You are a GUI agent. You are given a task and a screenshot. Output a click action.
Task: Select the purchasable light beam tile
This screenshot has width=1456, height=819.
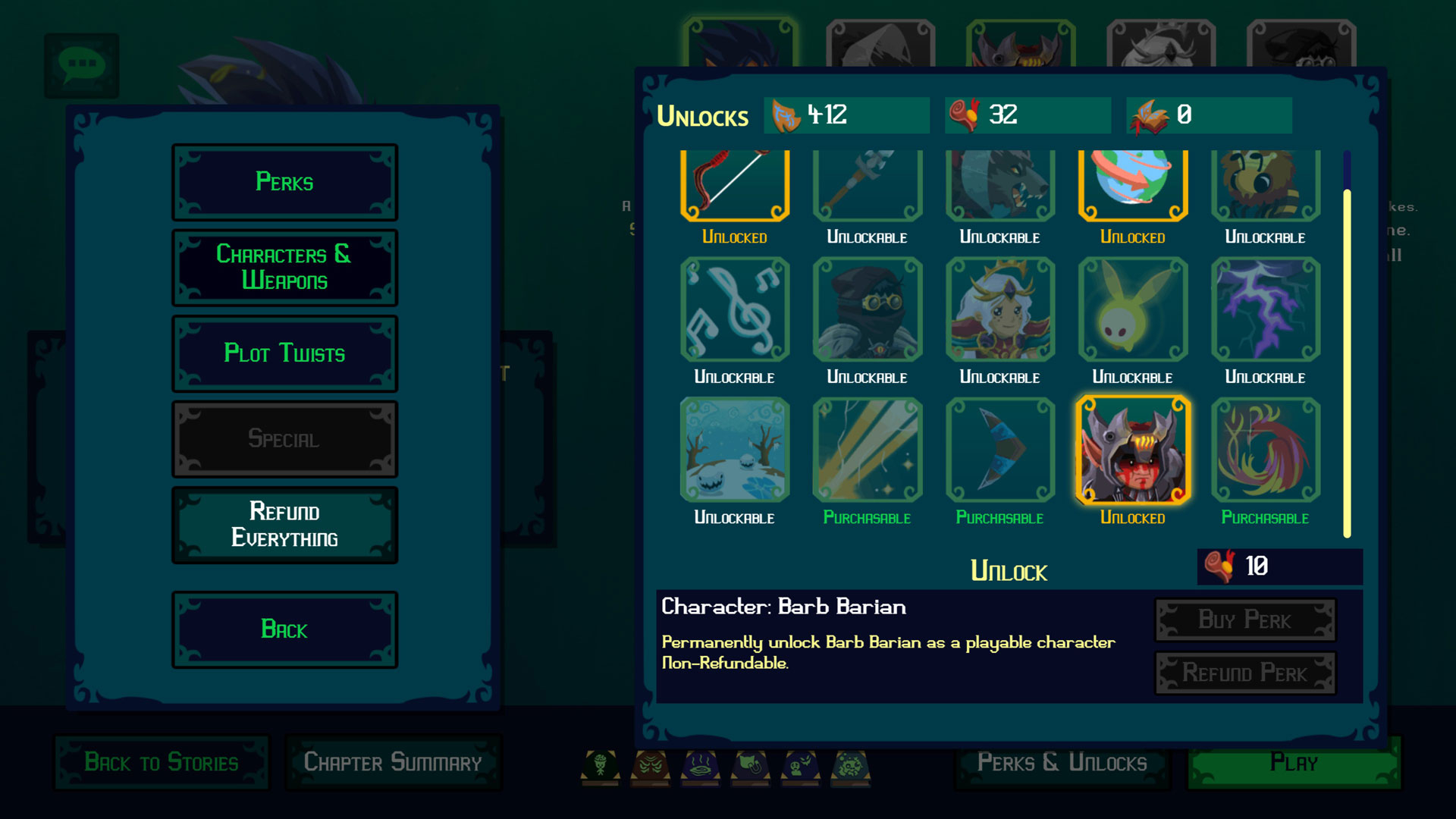pyautogui.click(x=867, y=450)
